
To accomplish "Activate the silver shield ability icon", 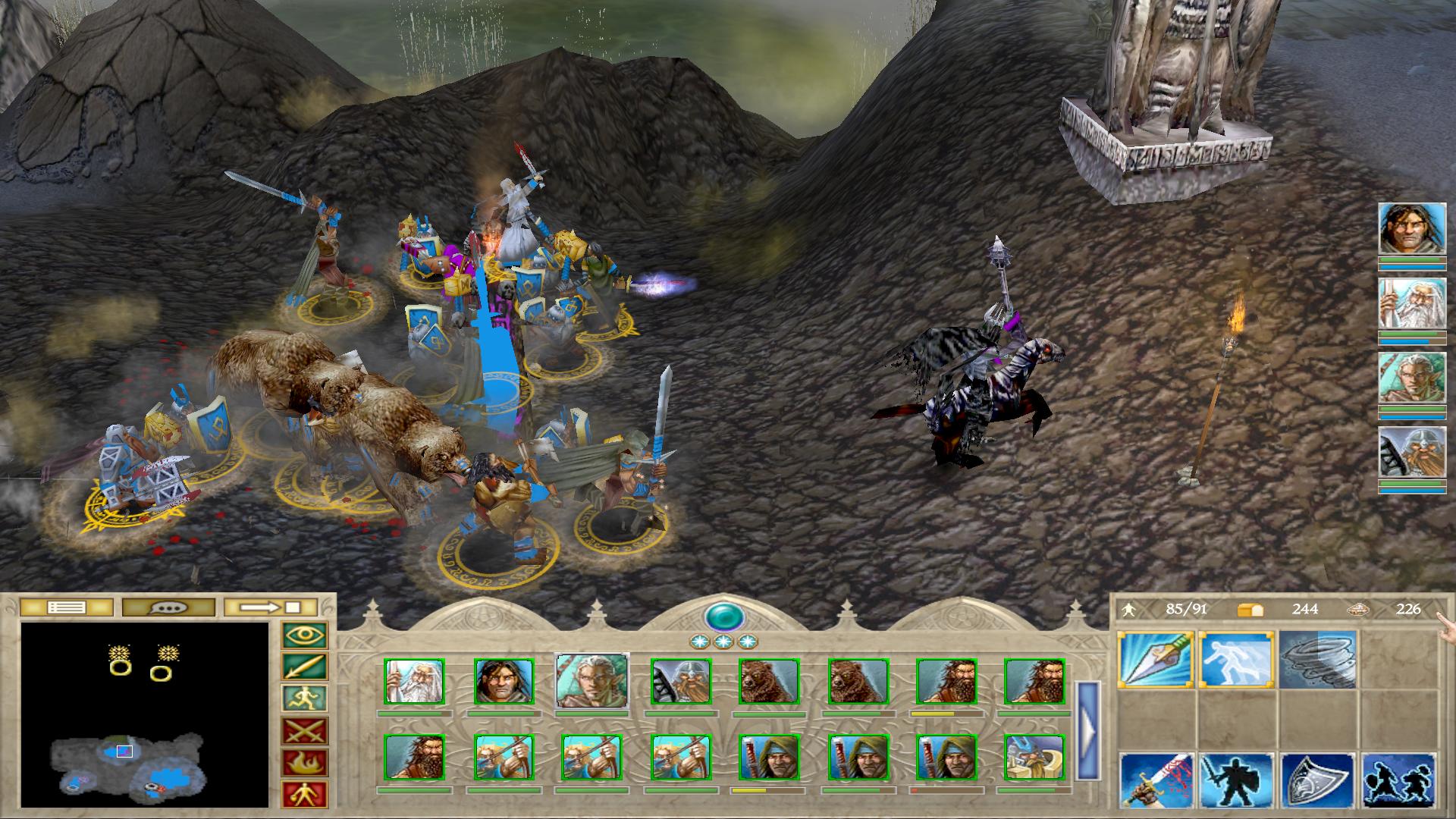I will tap(1317, 781).
